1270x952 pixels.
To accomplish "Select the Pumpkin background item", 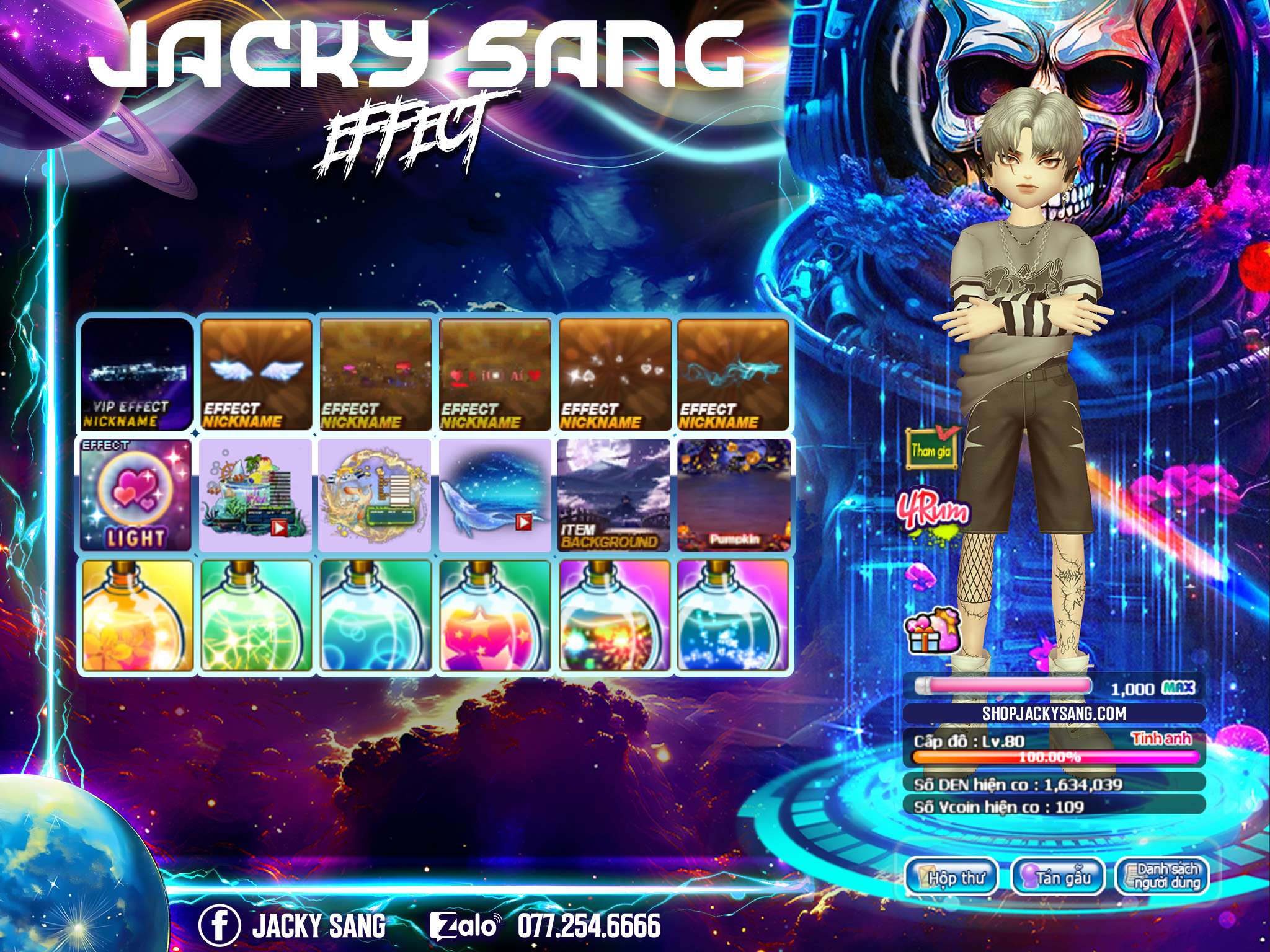I will click(x=732, y=496).
